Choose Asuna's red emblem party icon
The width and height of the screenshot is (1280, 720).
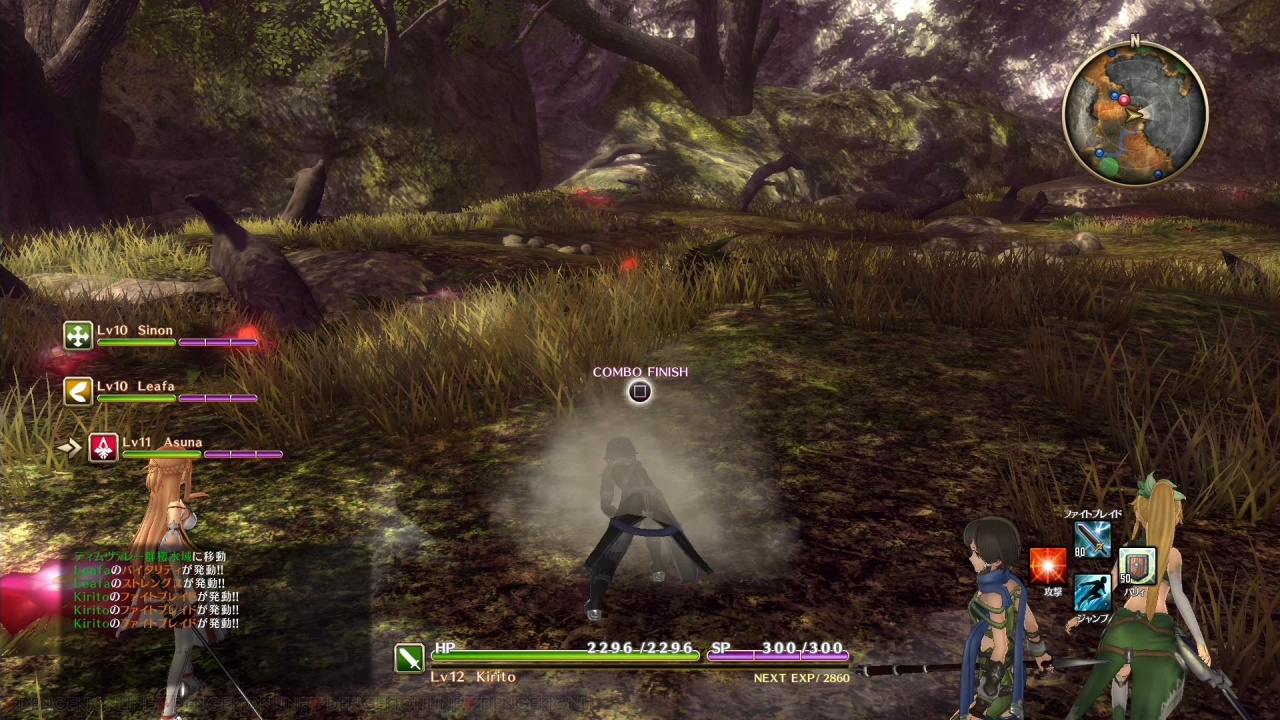104,447
